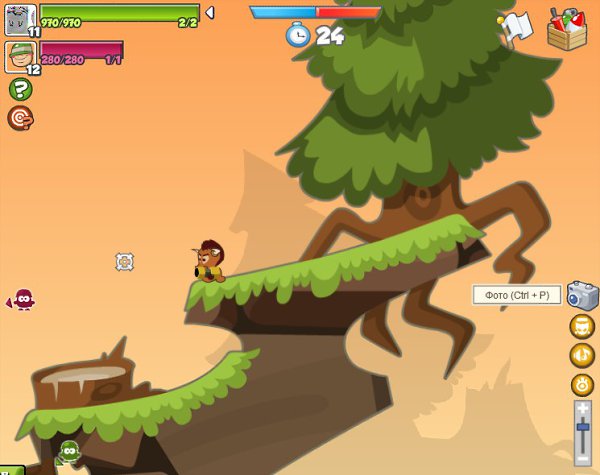Open the weapons crate inventory
This screenshot has width=600, height=475.
tap(566, 29)
